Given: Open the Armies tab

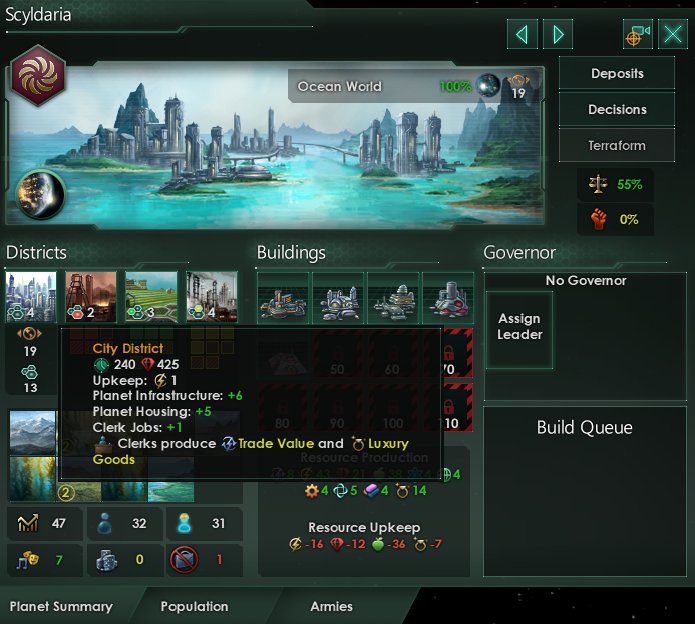Looking at the screenshot, I should 331,606.
